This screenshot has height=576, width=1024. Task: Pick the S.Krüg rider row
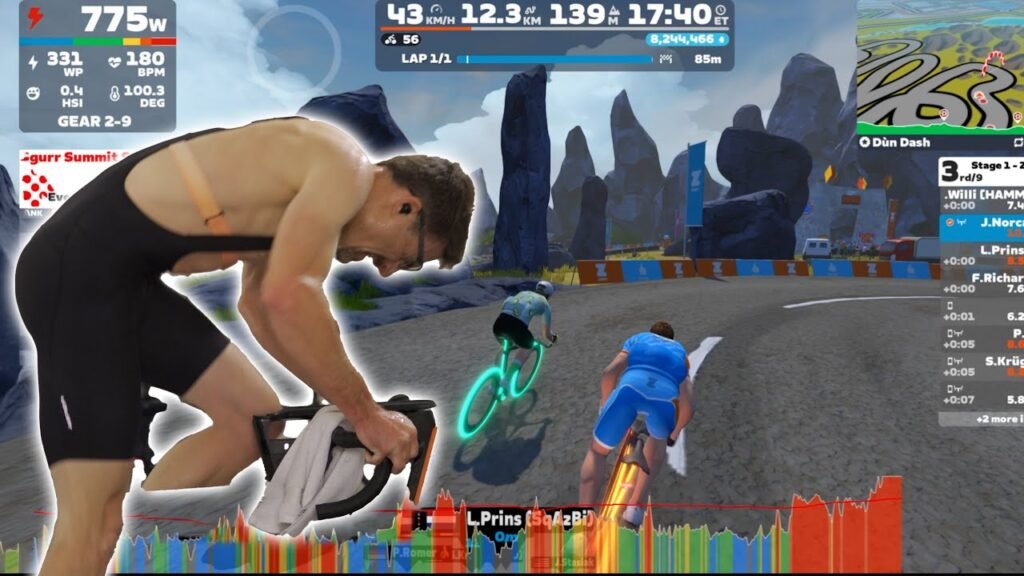(982, 366)
